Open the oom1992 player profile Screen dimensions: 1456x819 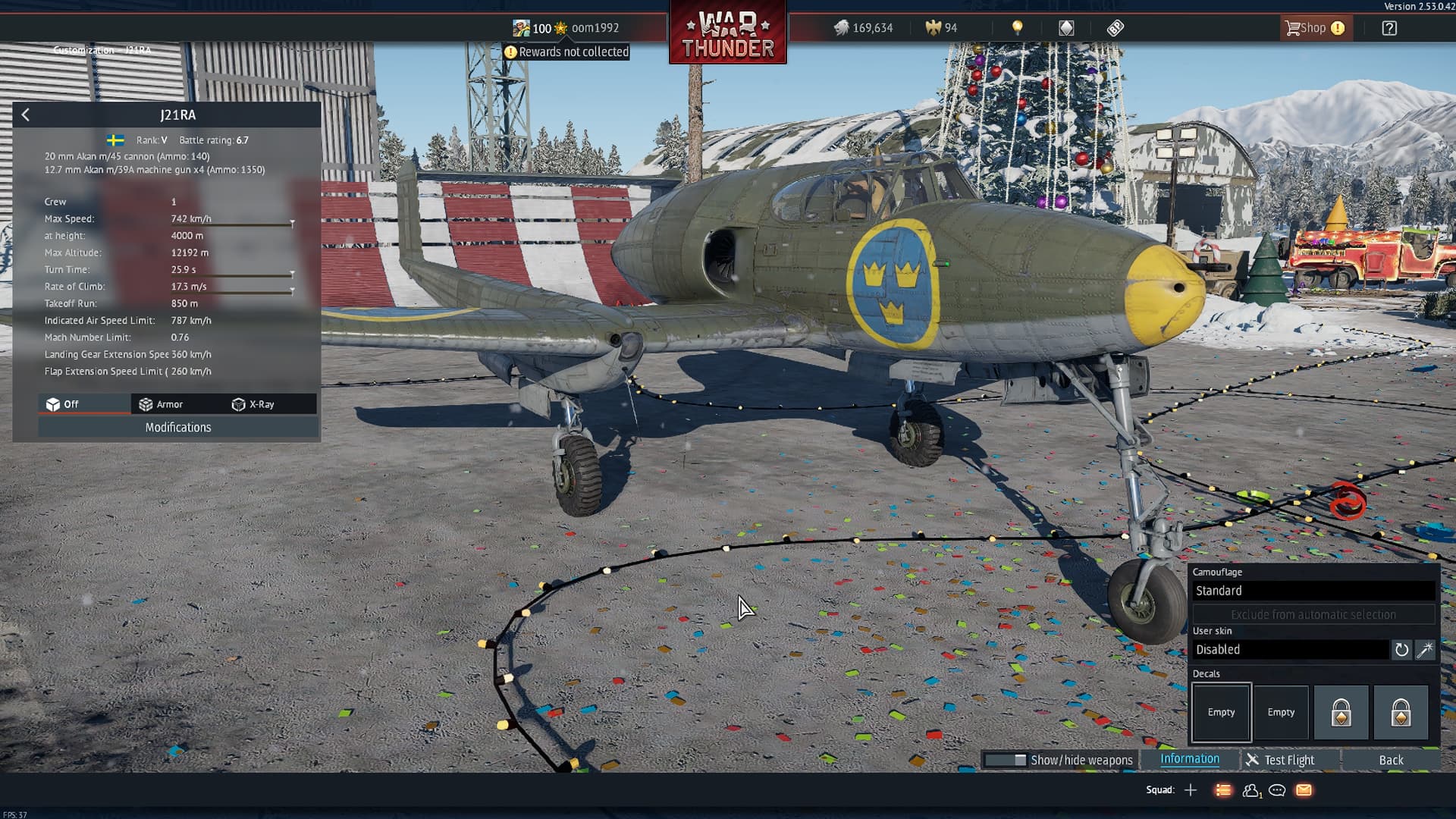pos(595,28)
